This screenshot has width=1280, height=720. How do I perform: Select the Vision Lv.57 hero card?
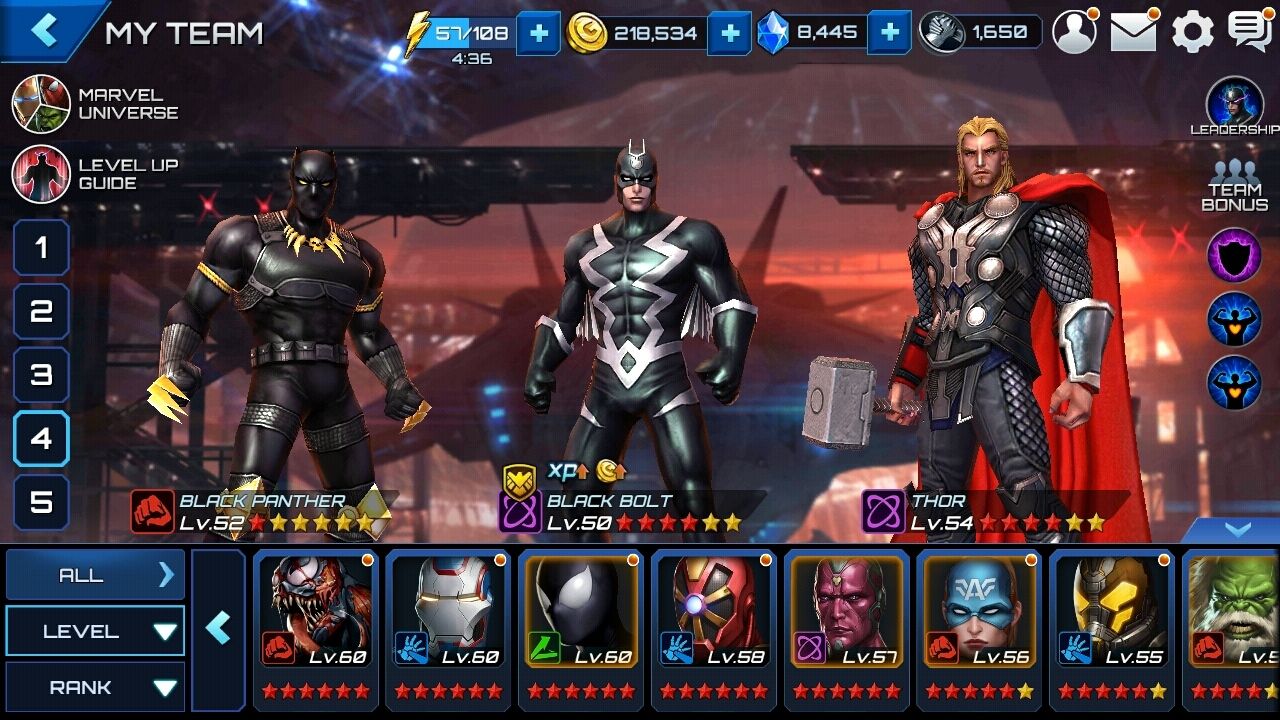847,625
